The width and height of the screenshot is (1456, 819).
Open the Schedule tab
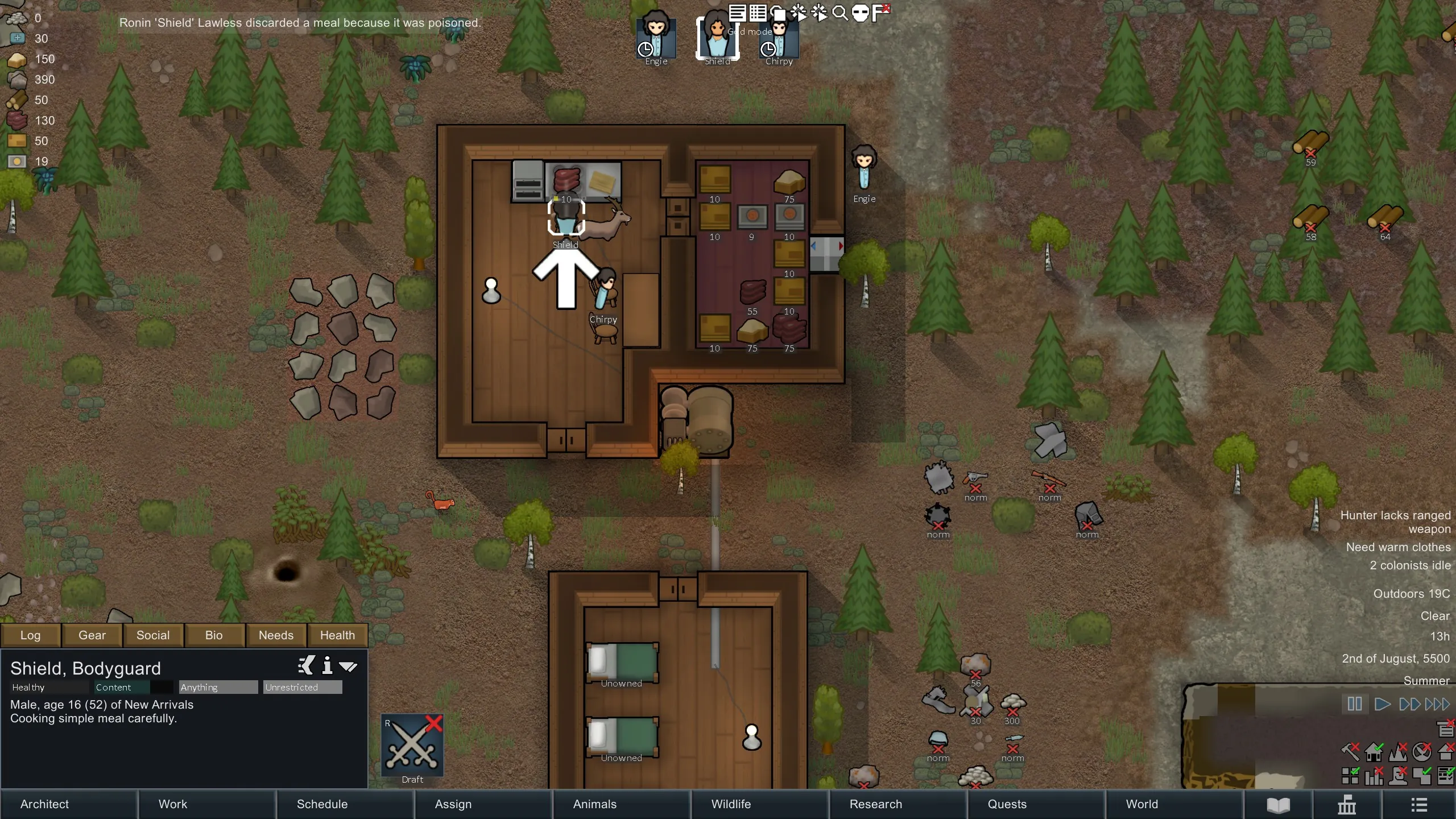345,804
